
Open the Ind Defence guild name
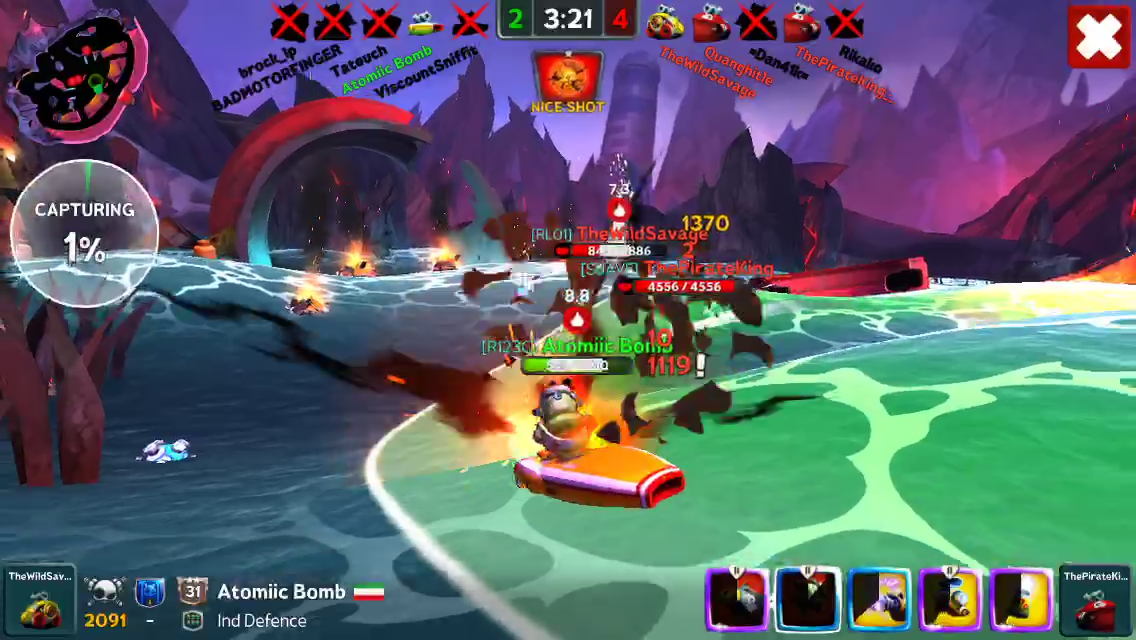[x=261, y=621]
